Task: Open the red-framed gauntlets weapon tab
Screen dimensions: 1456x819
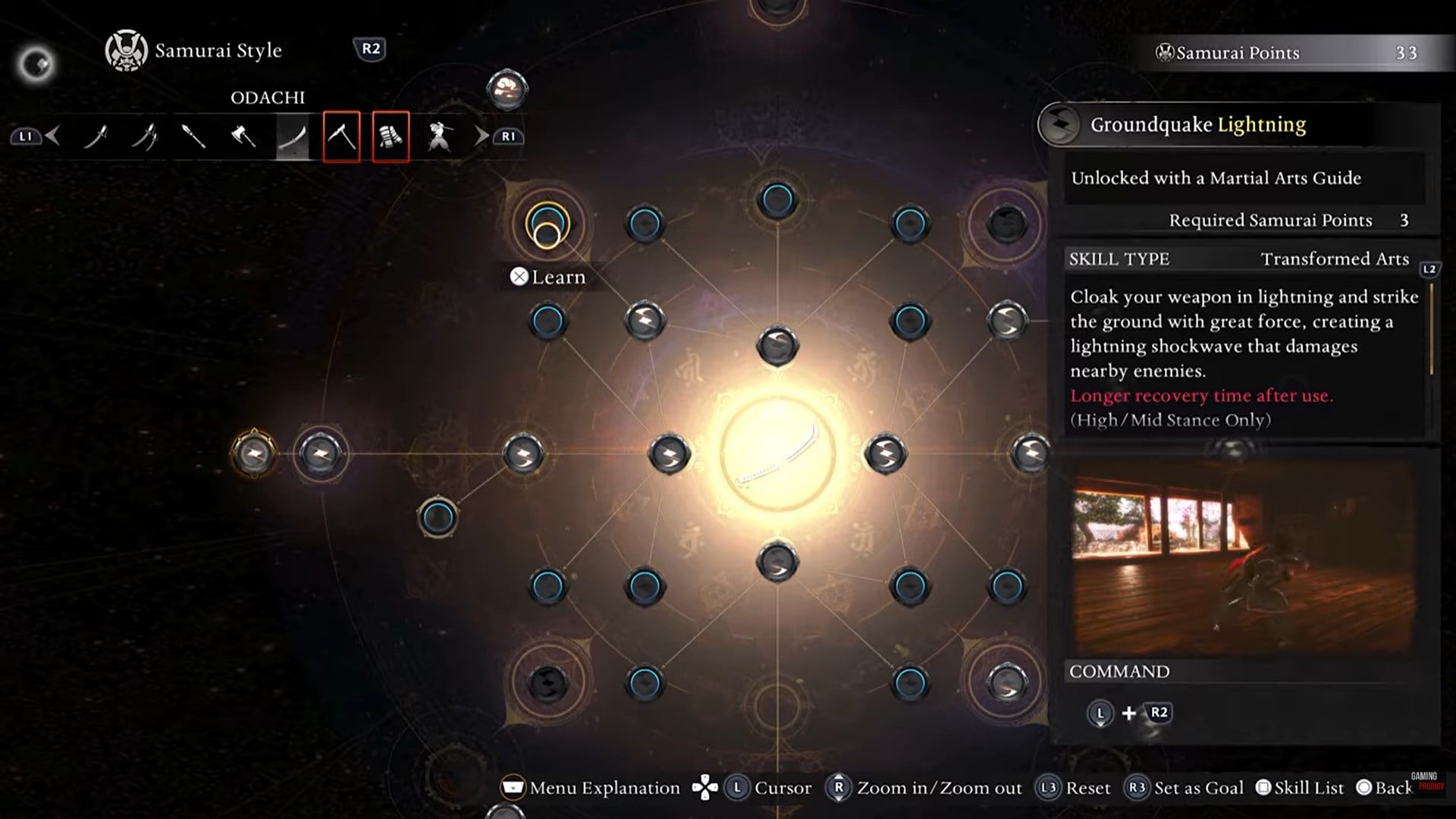Action: (391, 137)
